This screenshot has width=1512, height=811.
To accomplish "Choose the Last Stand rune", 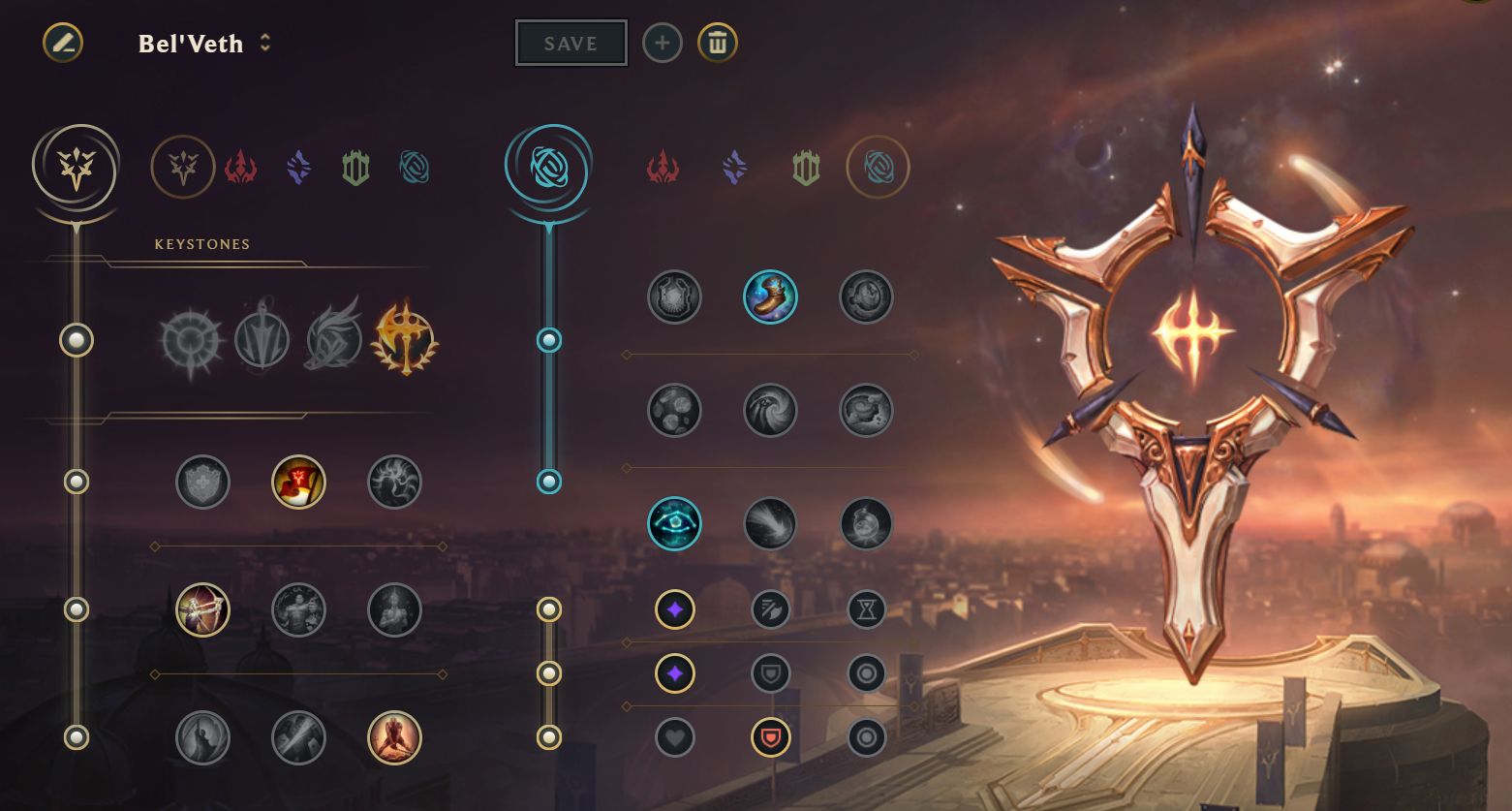I will click(x=394, y=737).
